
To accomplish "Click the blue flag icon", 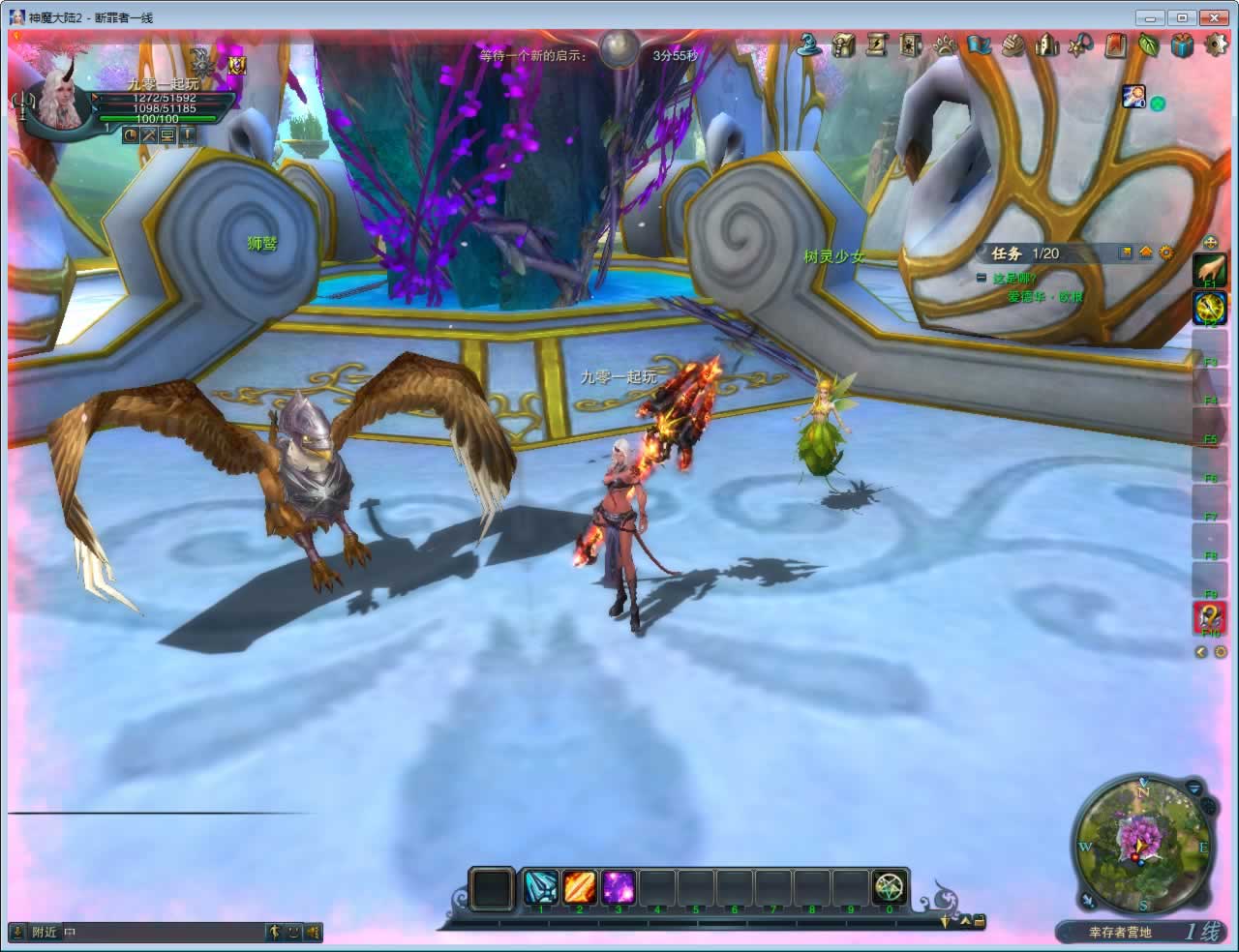I will [979, 45].
